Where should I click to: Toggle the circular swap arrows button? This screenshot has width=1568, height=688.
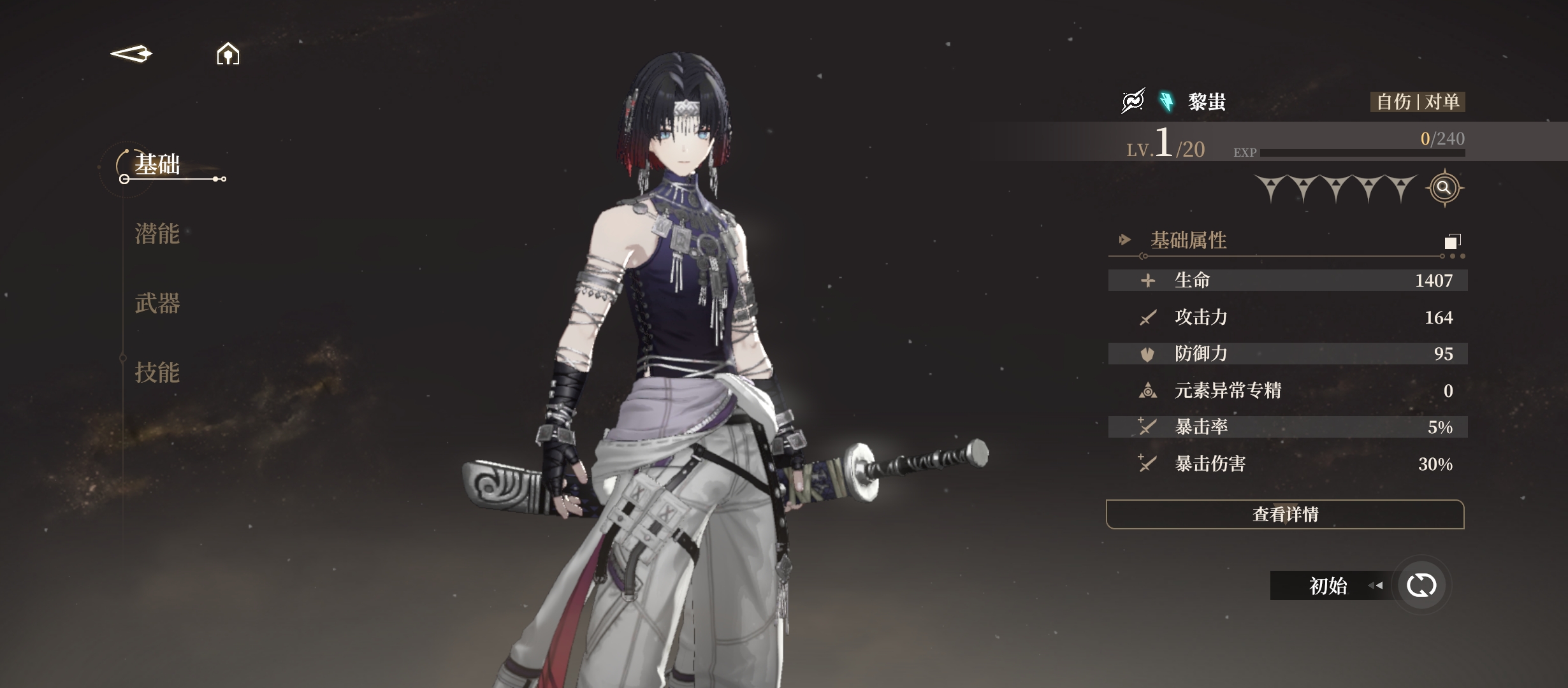point(1421,585)
